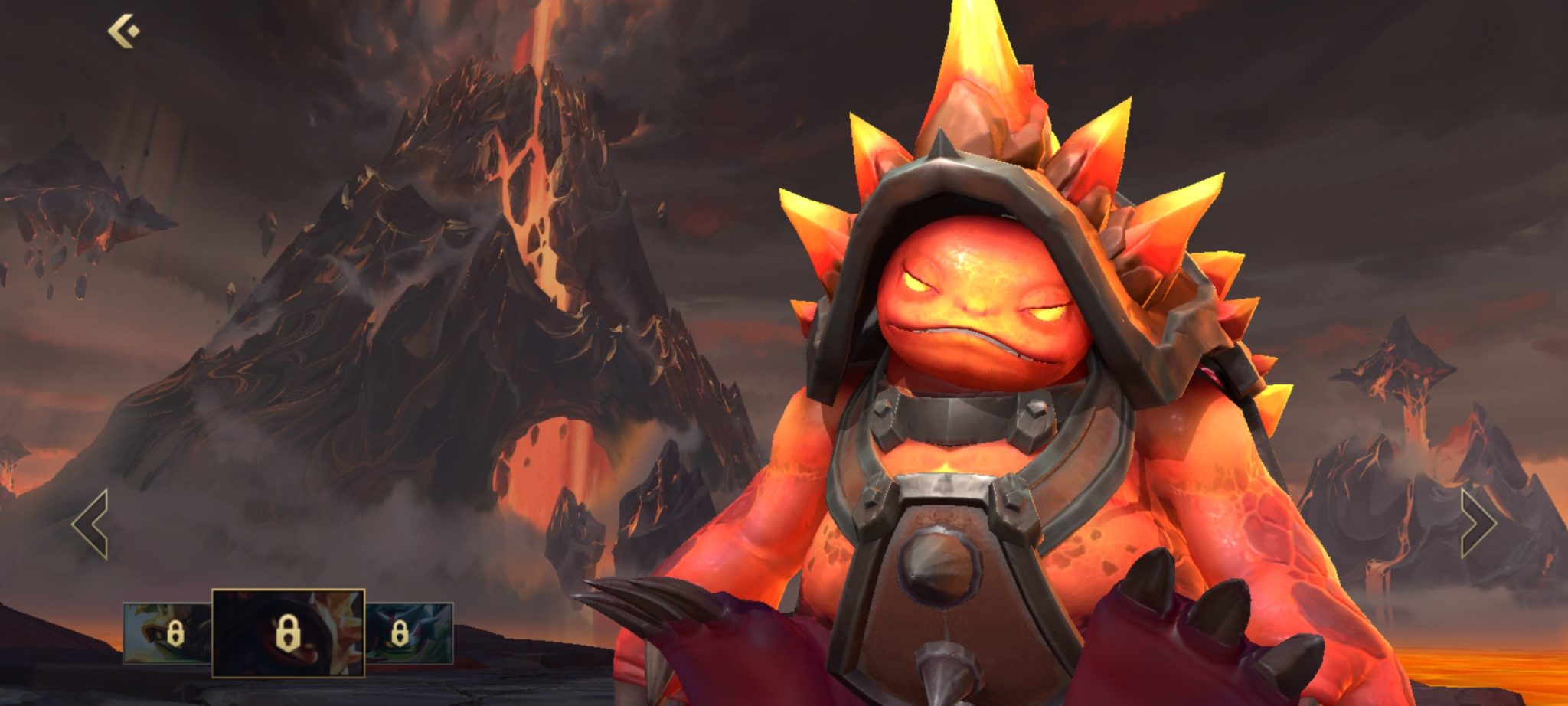Show the previous skin with the left chevron
This screenshot has width=1568, height=706.
coord(90,525)
